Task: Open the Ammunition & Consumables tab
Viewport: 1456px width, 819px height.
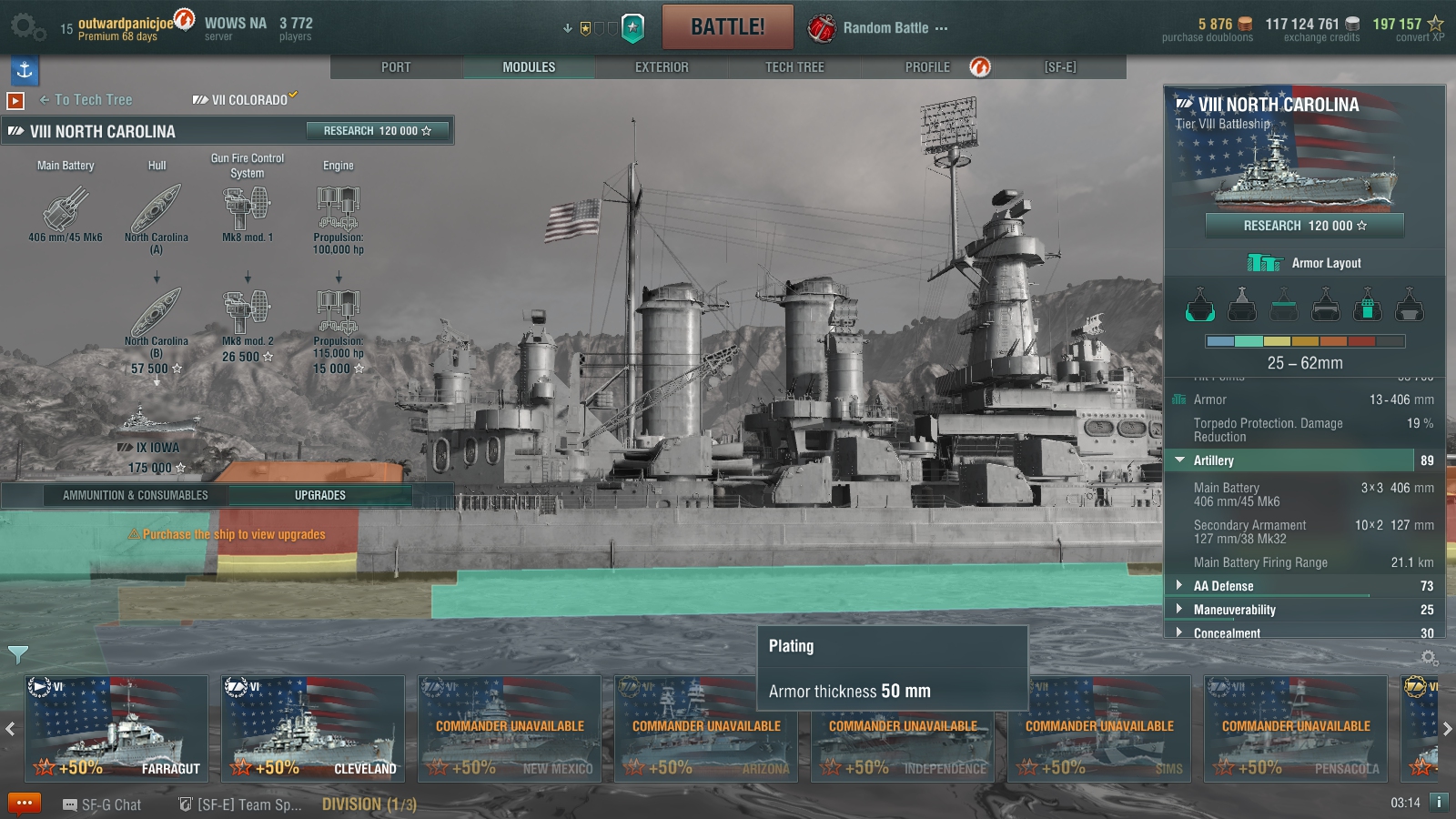Action: (x=136, y=495)
